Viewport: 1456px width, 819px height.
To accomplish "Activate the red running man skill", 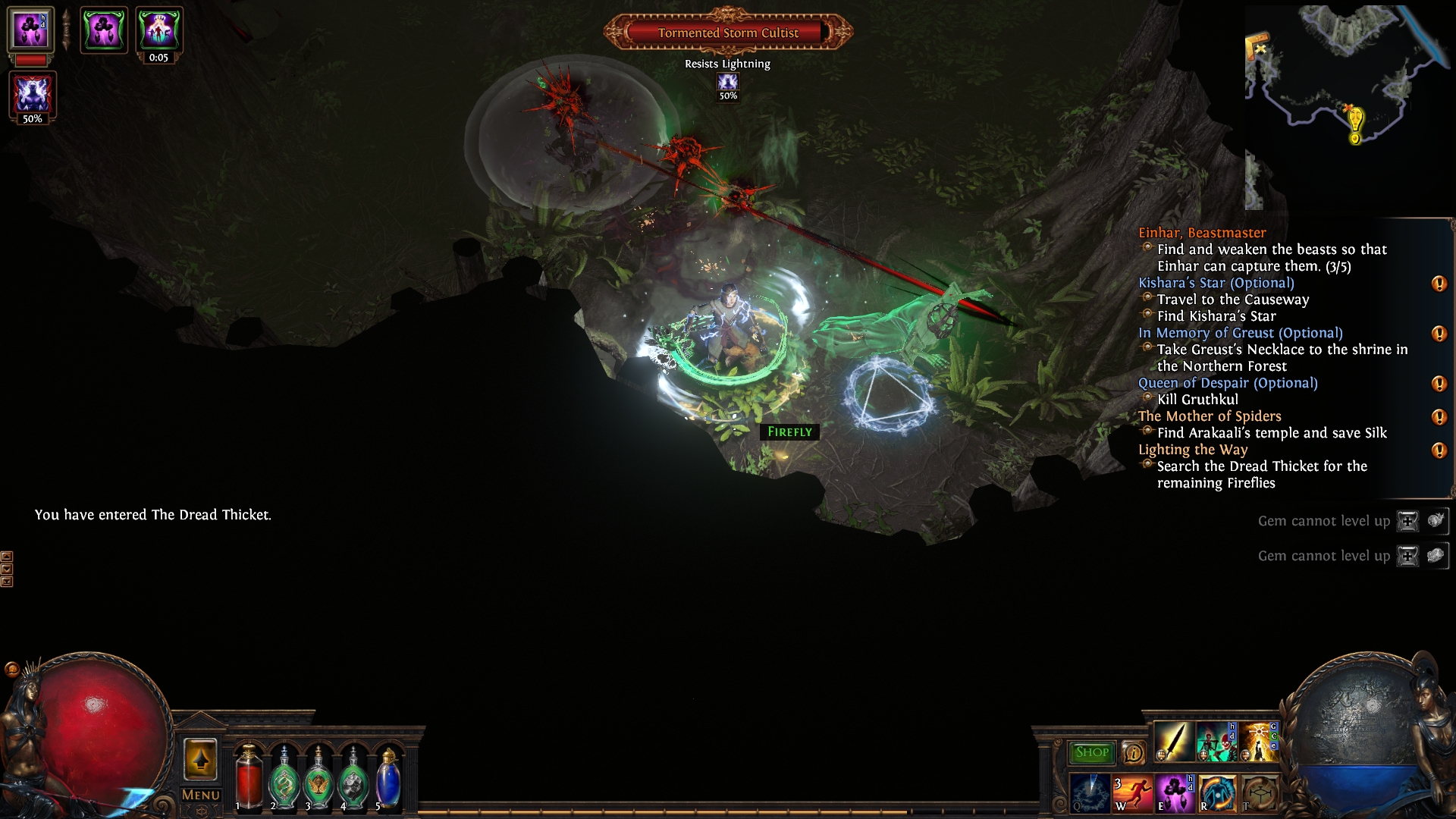I will pos(1131,792).
